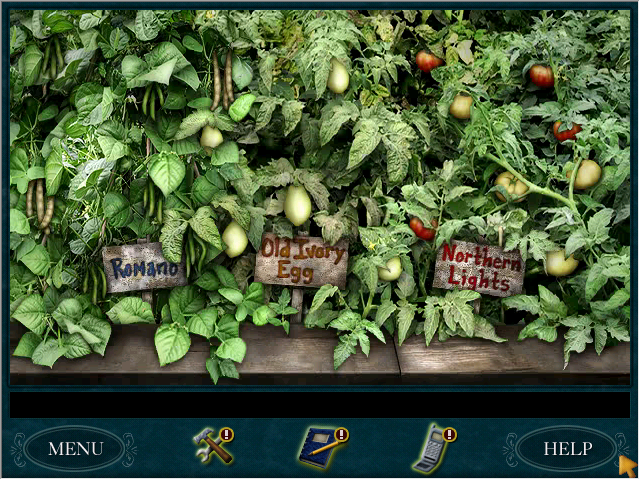640x480 pixels.
Task: Open the MENU button
Action: [75, 449]
